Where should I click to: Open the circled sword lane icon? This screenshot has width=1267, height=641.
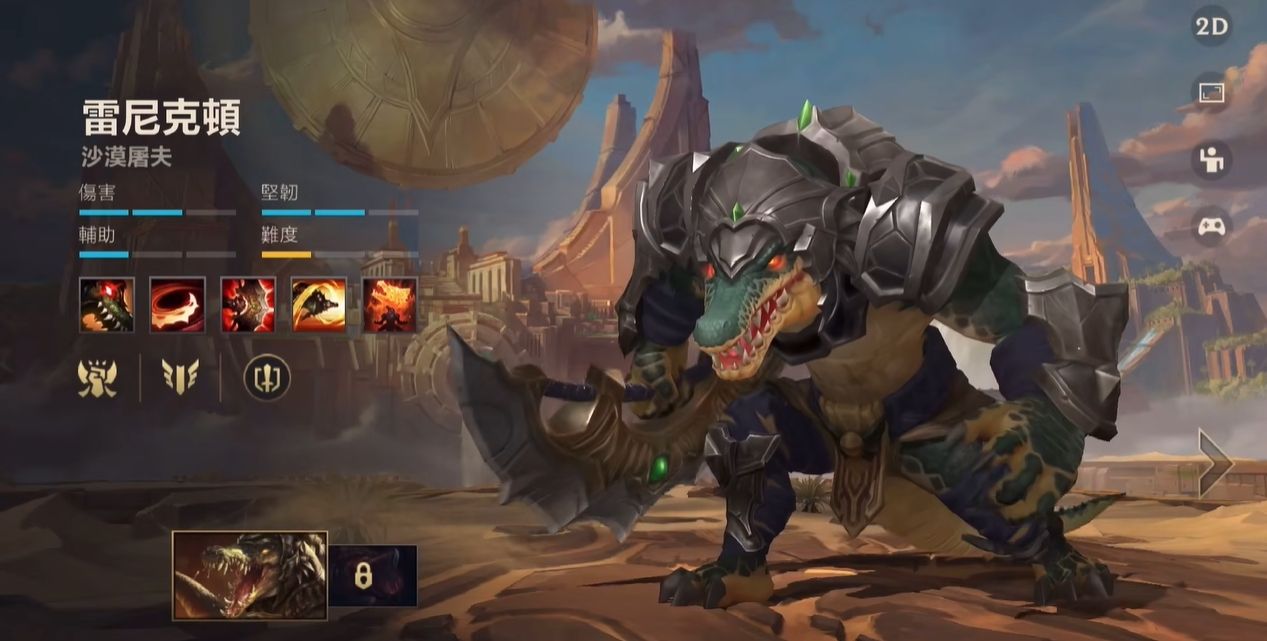267,378
